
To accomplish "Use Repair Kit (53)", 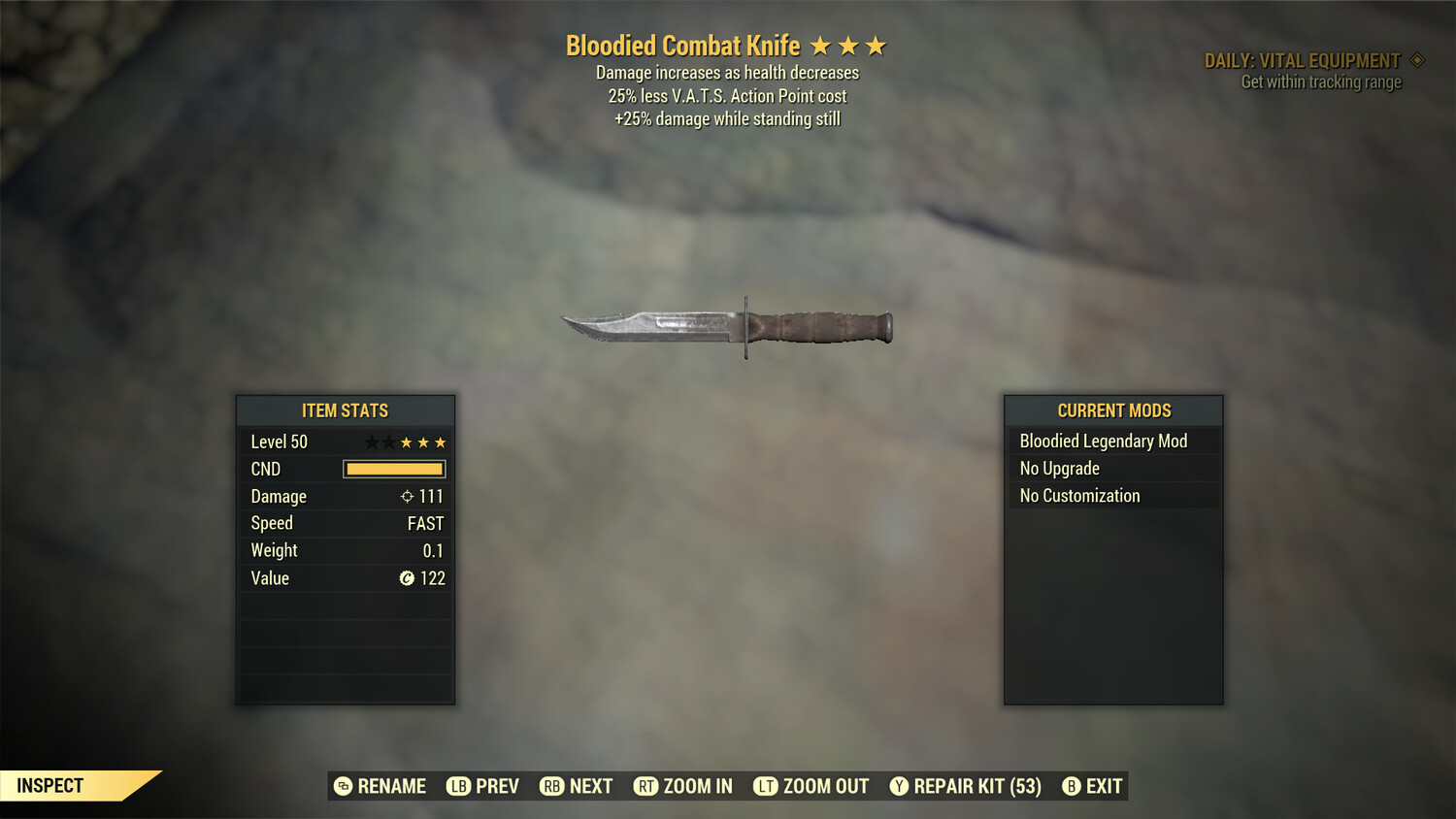I will 966,786.
